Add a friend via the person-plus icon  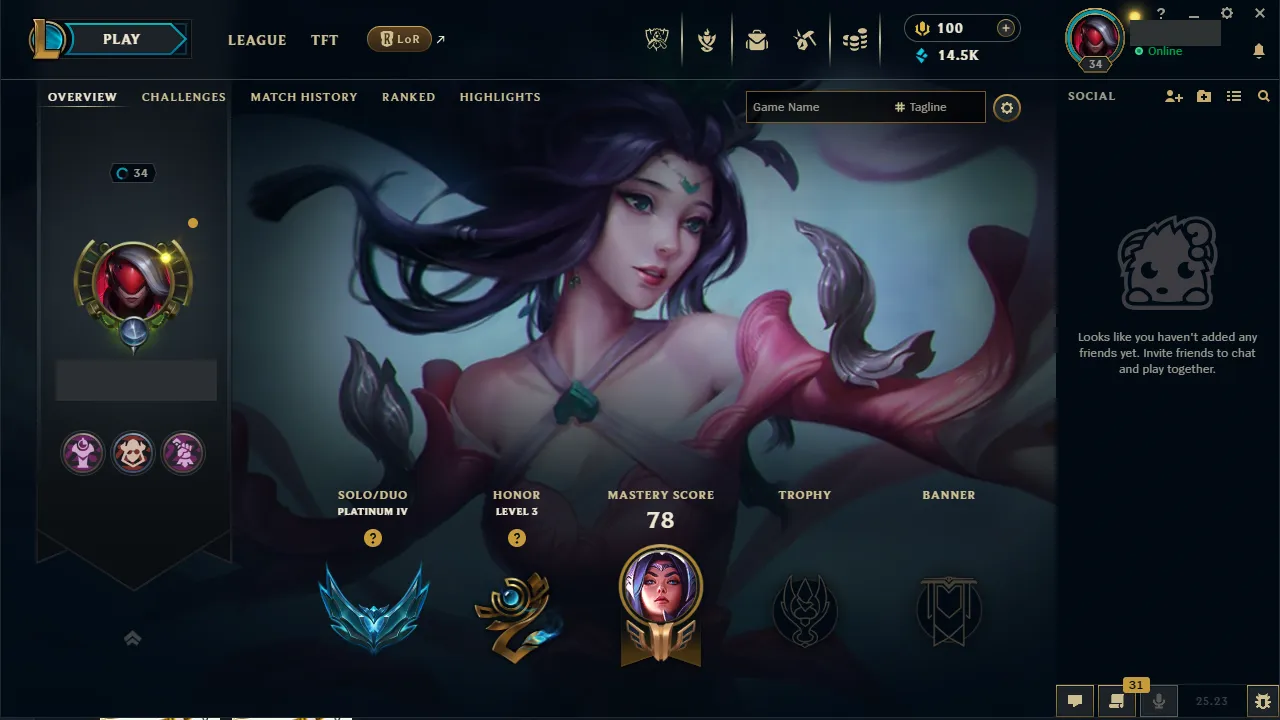coord(1173,96)
